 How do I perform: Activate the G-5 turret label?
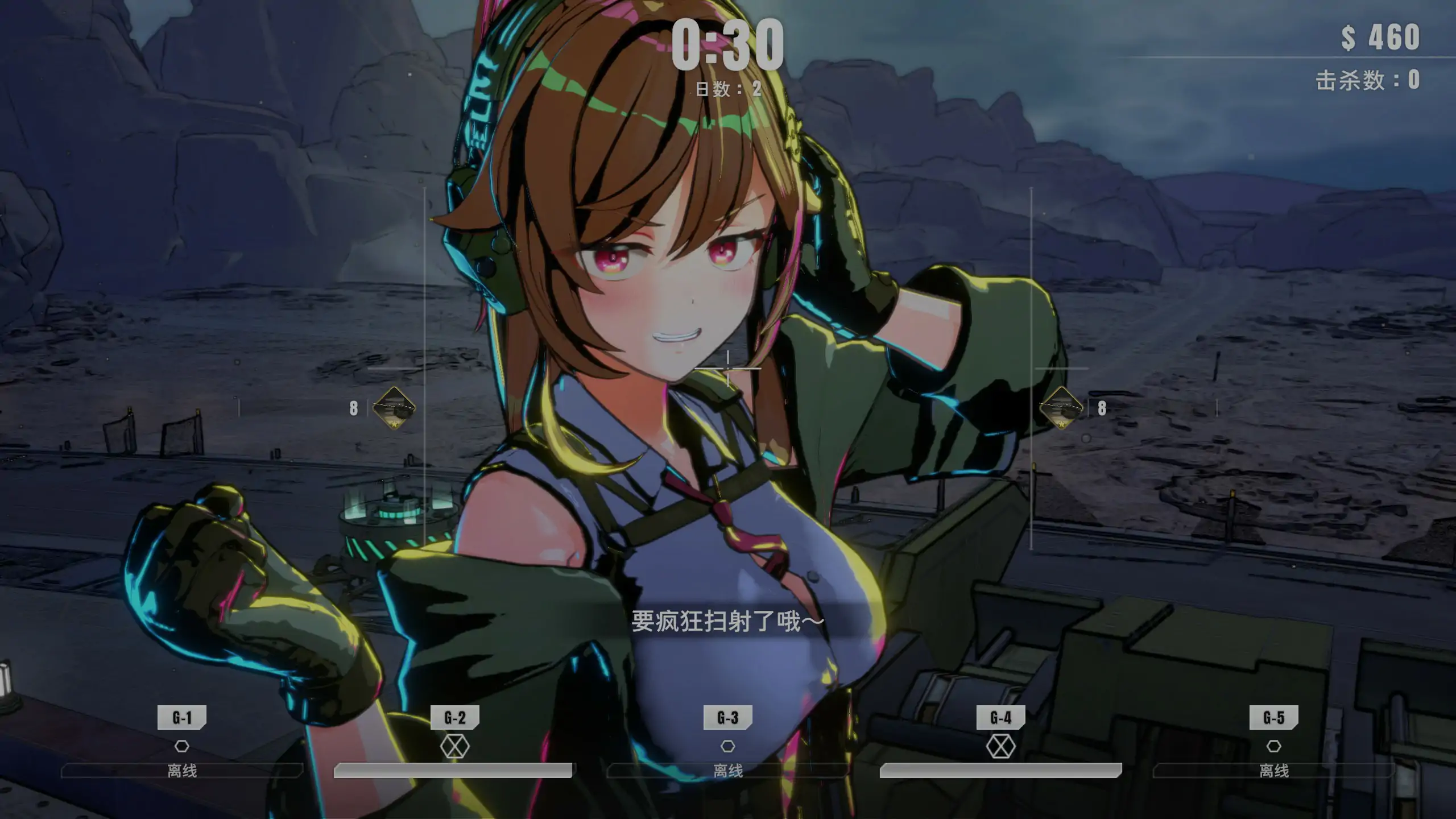(1274, 718)
